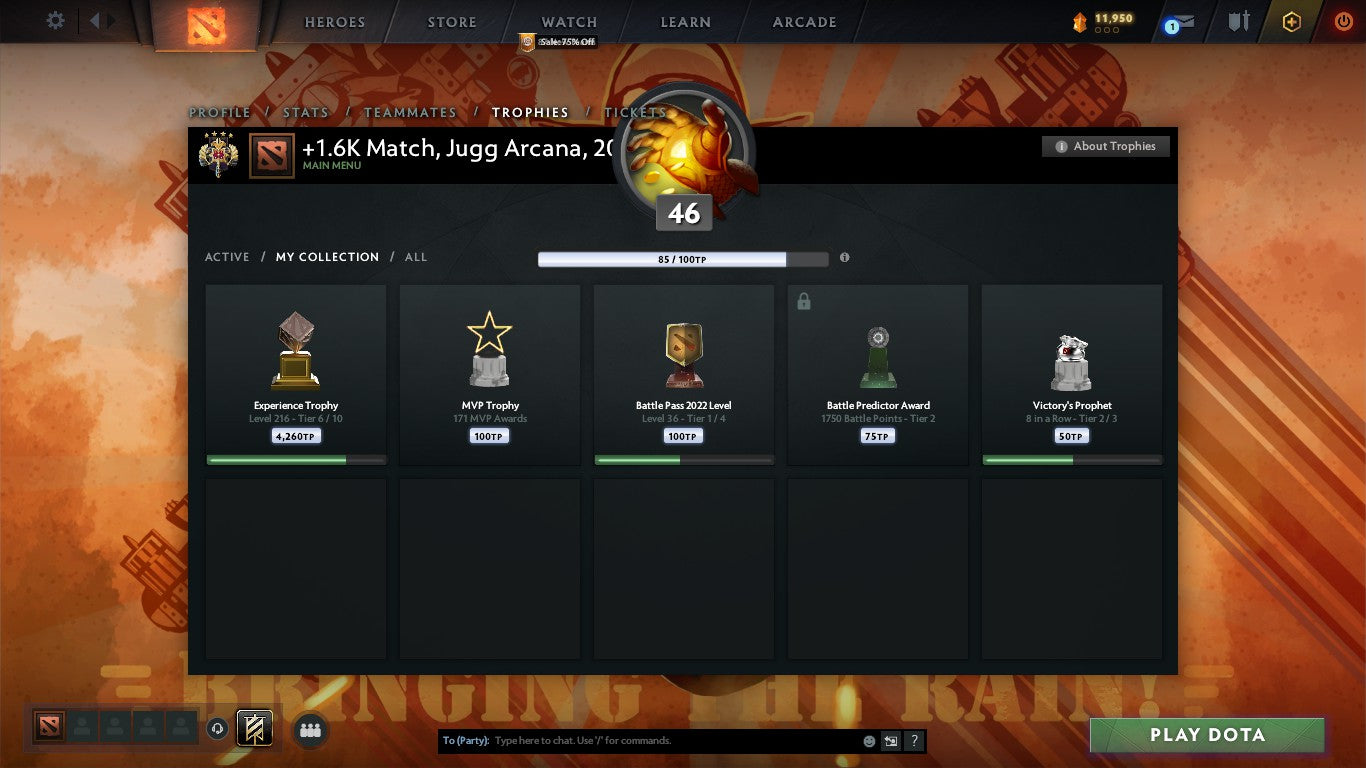This screenshot has height=768, width=1366.
Task: Switch to the MY COLLECTION tab
Action: [327, 257]
